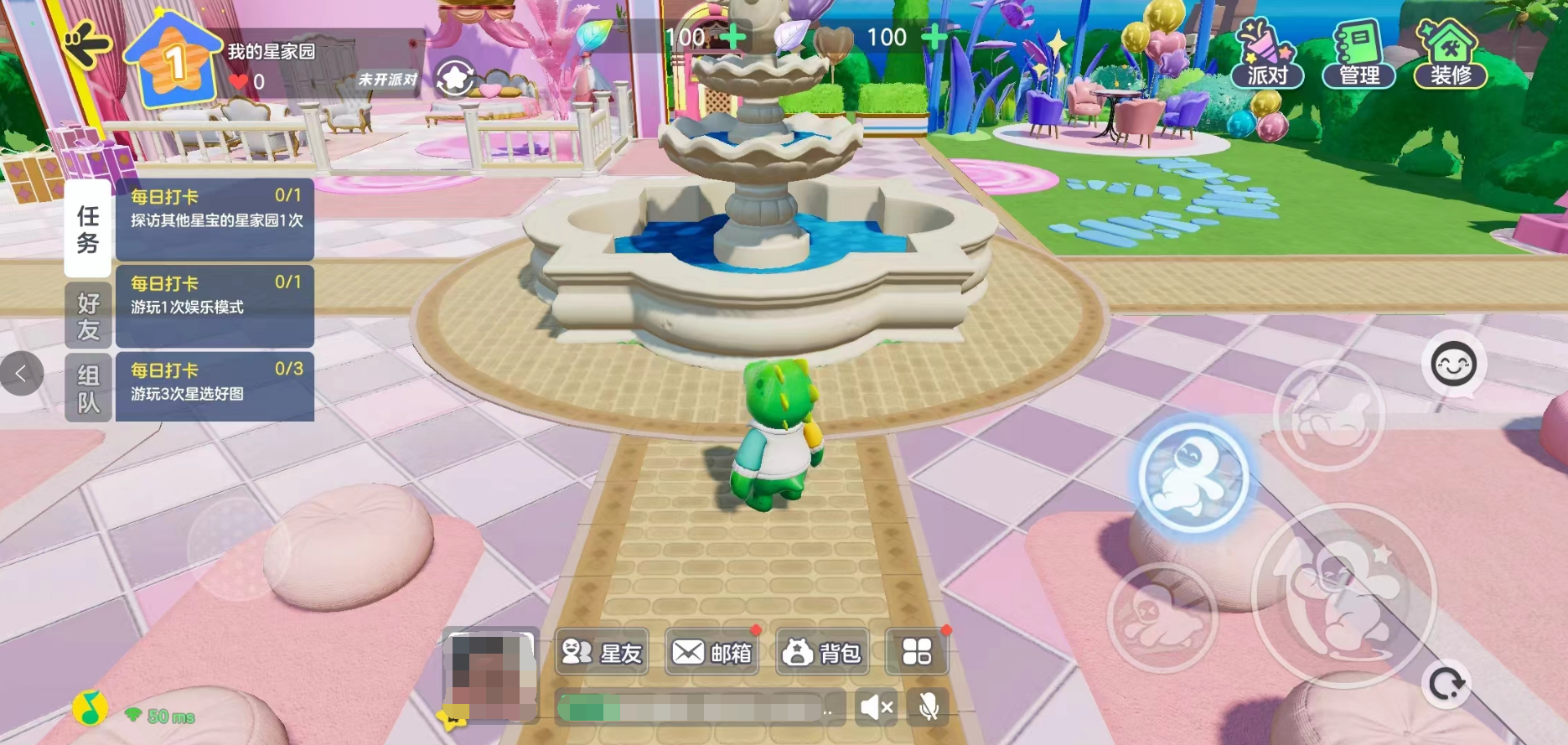Open the smiley emote button

point(1453,365)
